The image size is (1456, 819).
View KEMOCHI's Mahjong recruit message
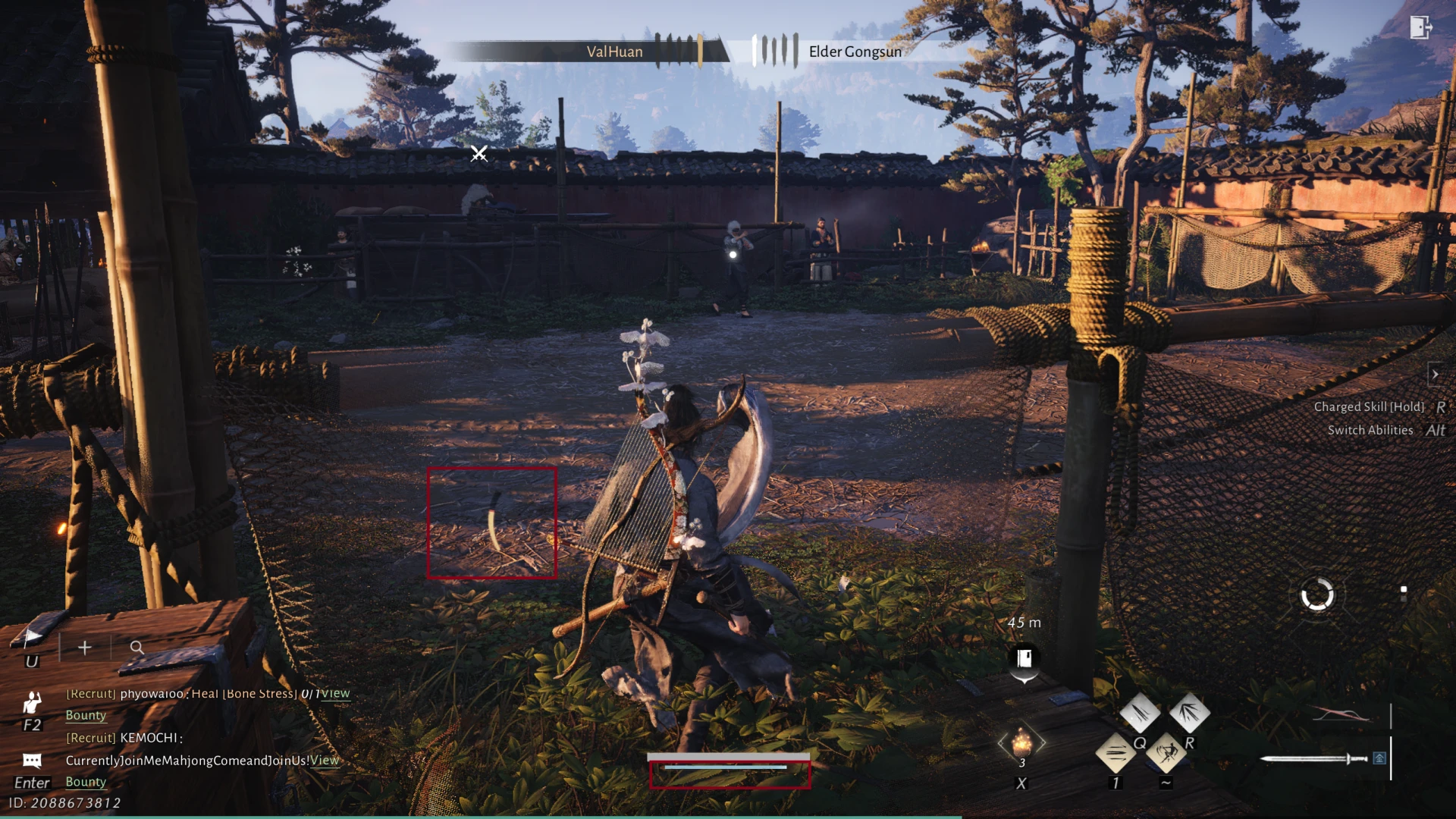[325, 760]
